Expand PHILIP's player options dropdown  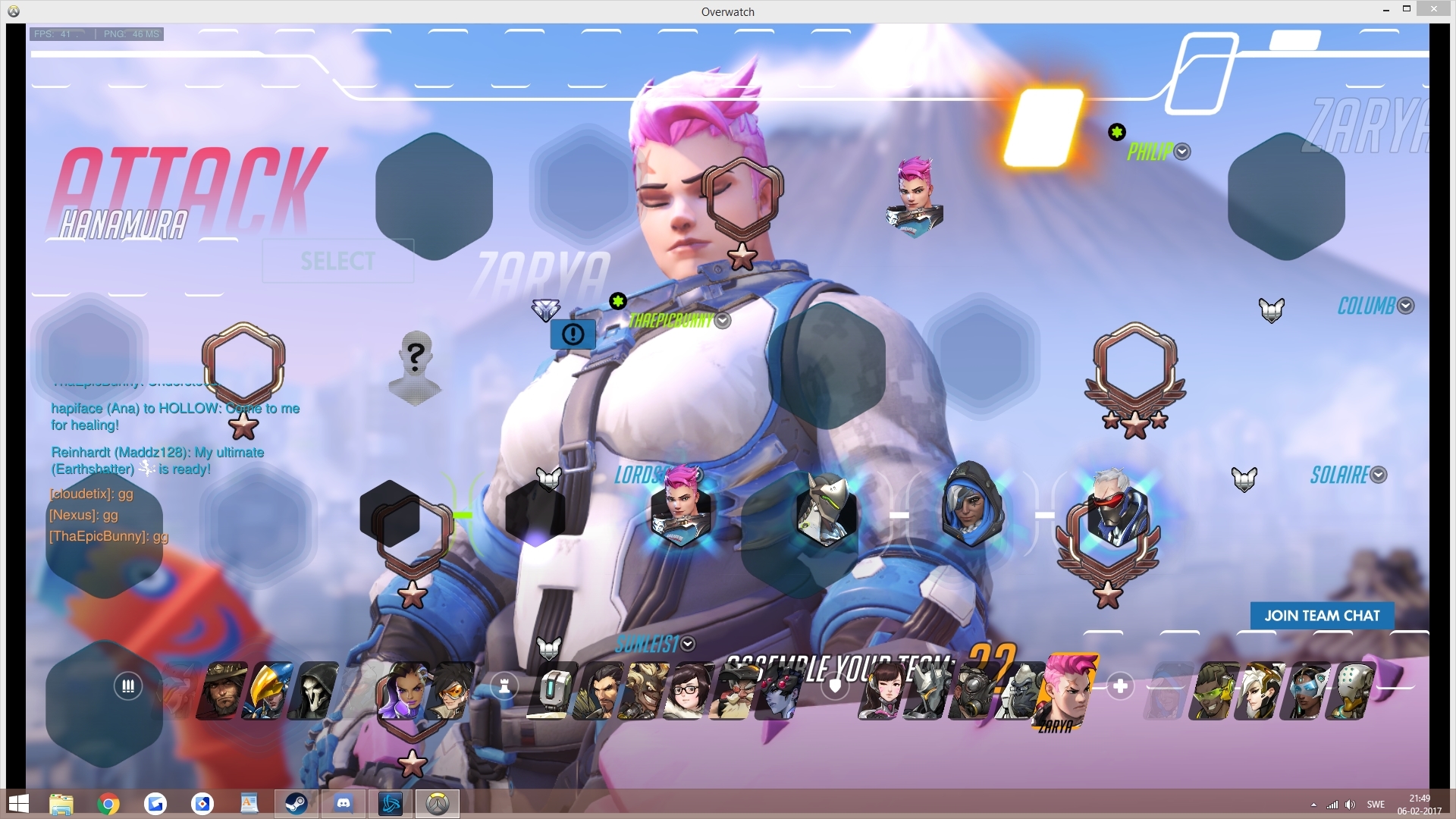click(1181, 152)
